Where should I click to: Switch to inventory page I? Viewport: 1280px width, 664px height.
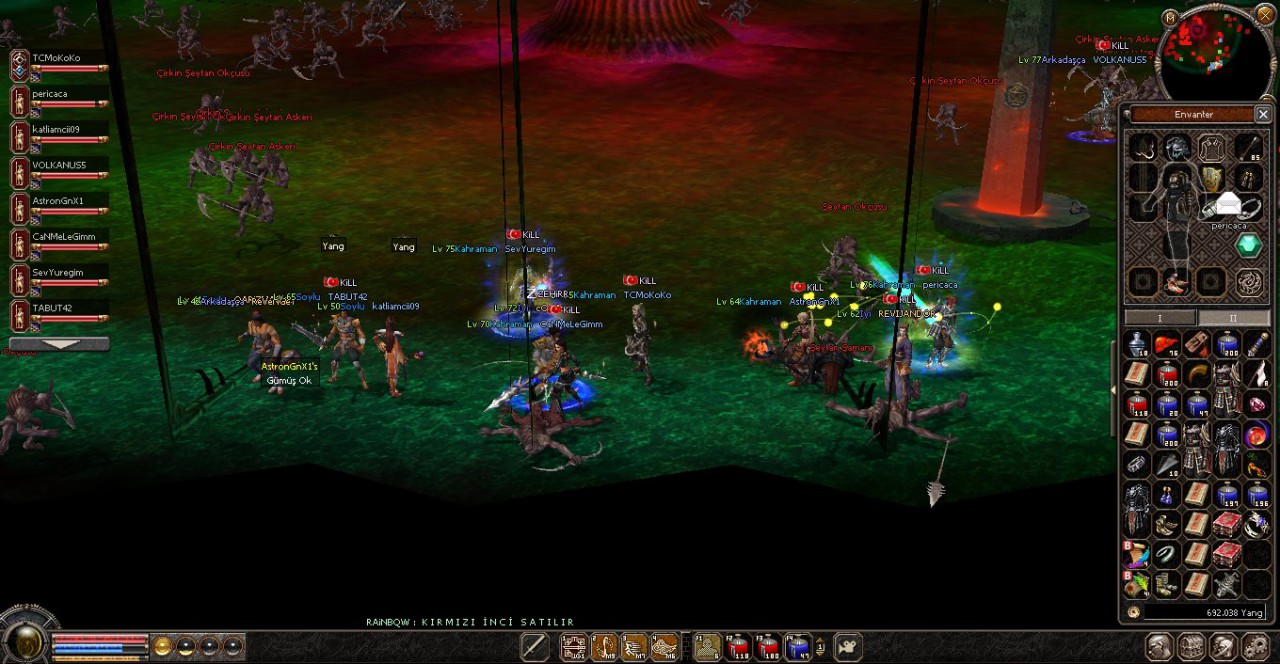click(x=1160, y=318)
